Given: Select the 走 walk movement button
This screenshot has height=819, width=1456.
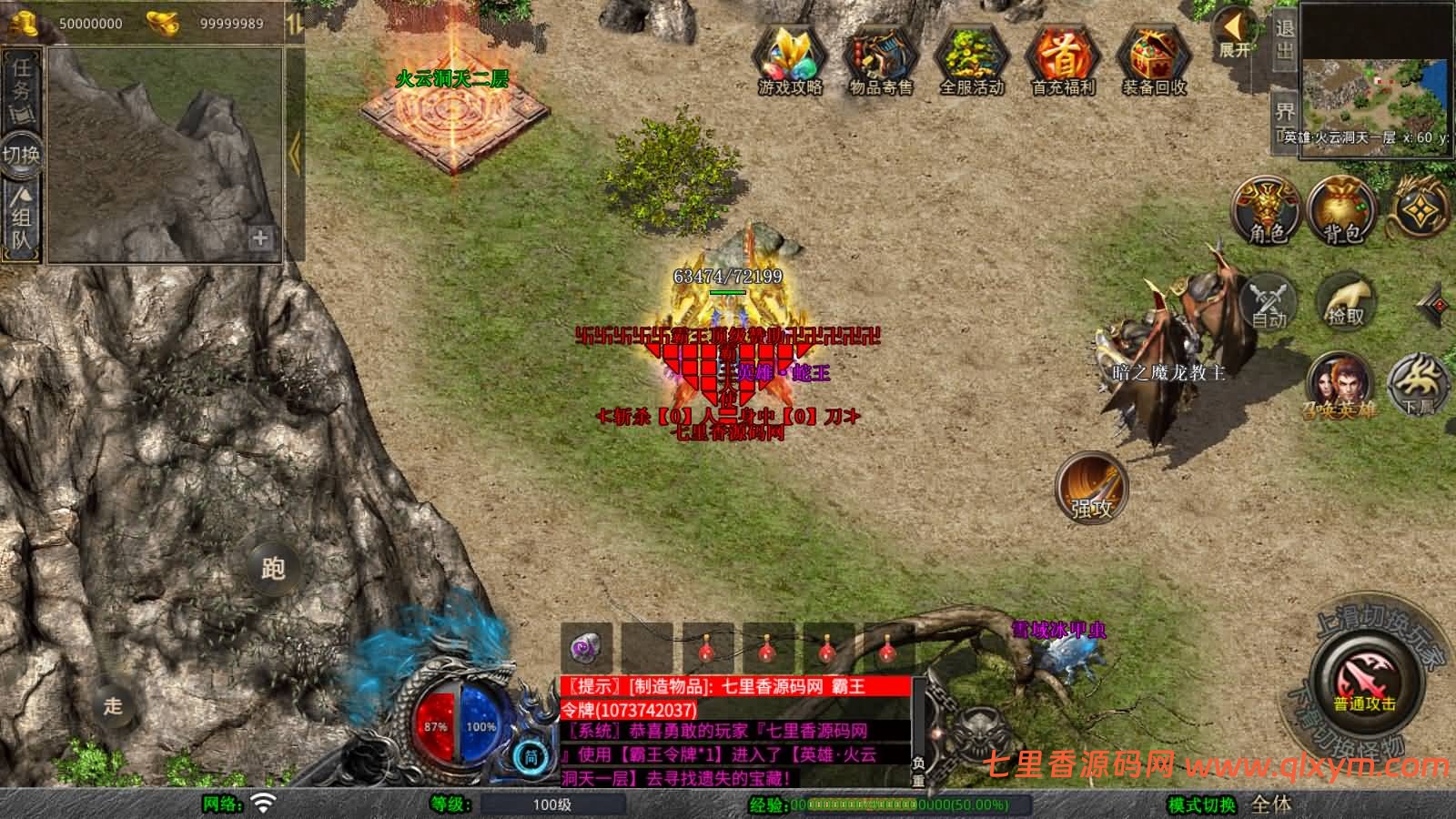Looking at the screenshot, I should pyautogui.click(x=113, y=705).
